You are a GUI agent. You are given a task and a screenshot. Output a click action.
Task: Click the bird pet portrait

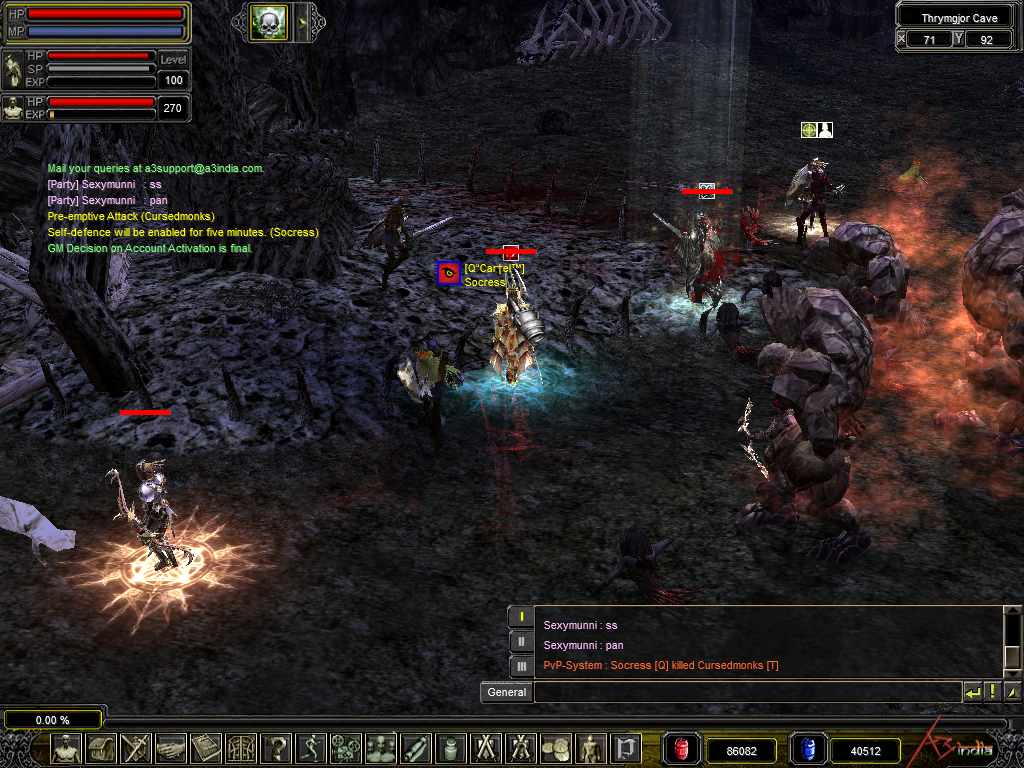pyautogui.click(x=13, y=69)
